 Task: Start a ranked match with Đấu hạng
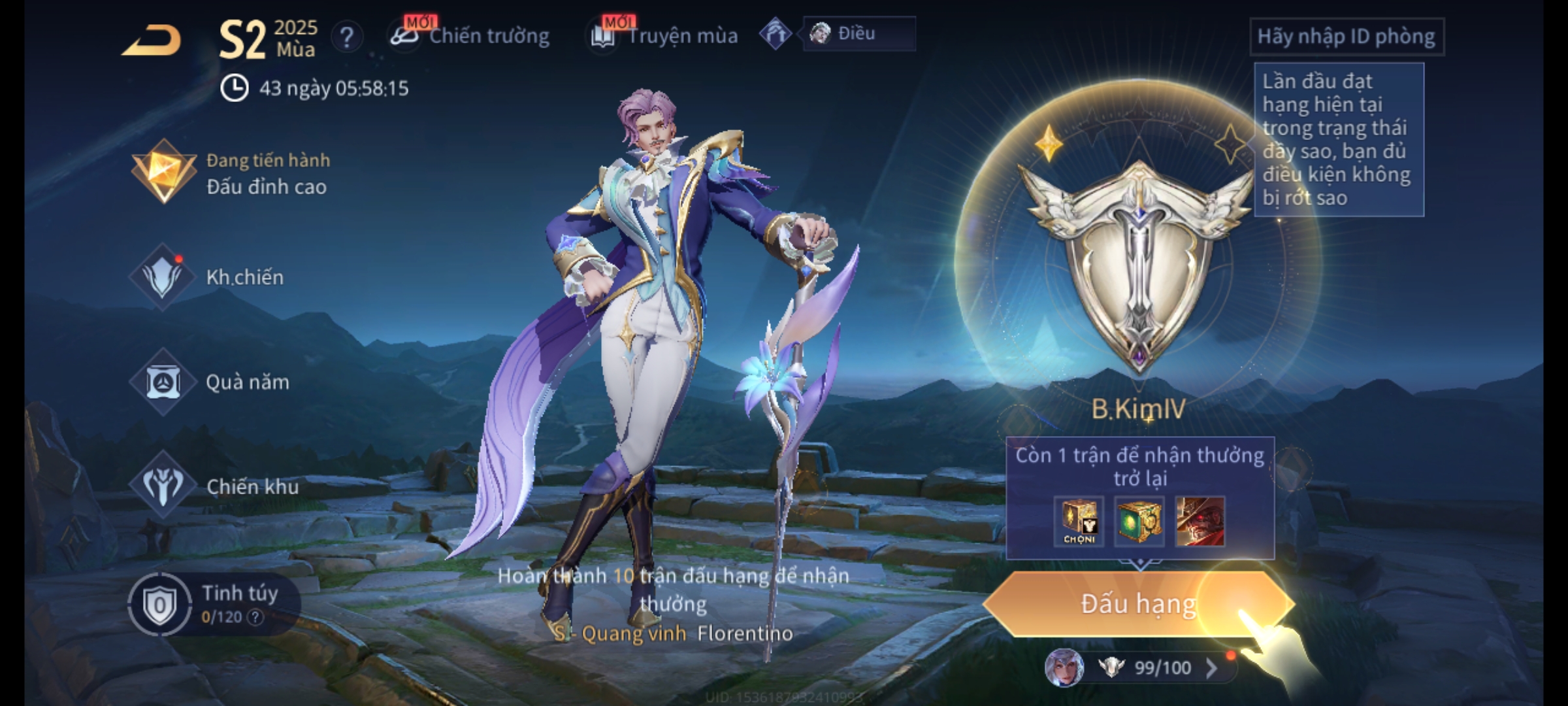1138,604
